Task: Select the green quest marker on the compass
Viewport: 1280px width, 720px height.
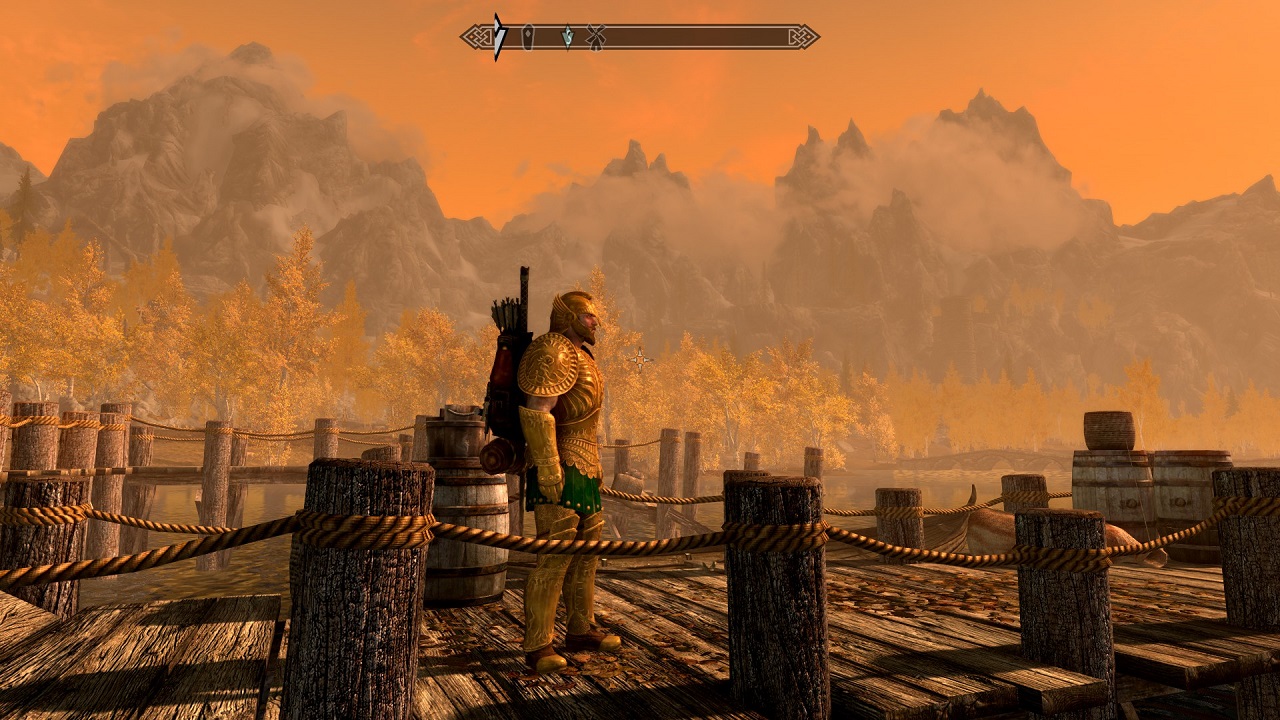Action: pos(568,35)
